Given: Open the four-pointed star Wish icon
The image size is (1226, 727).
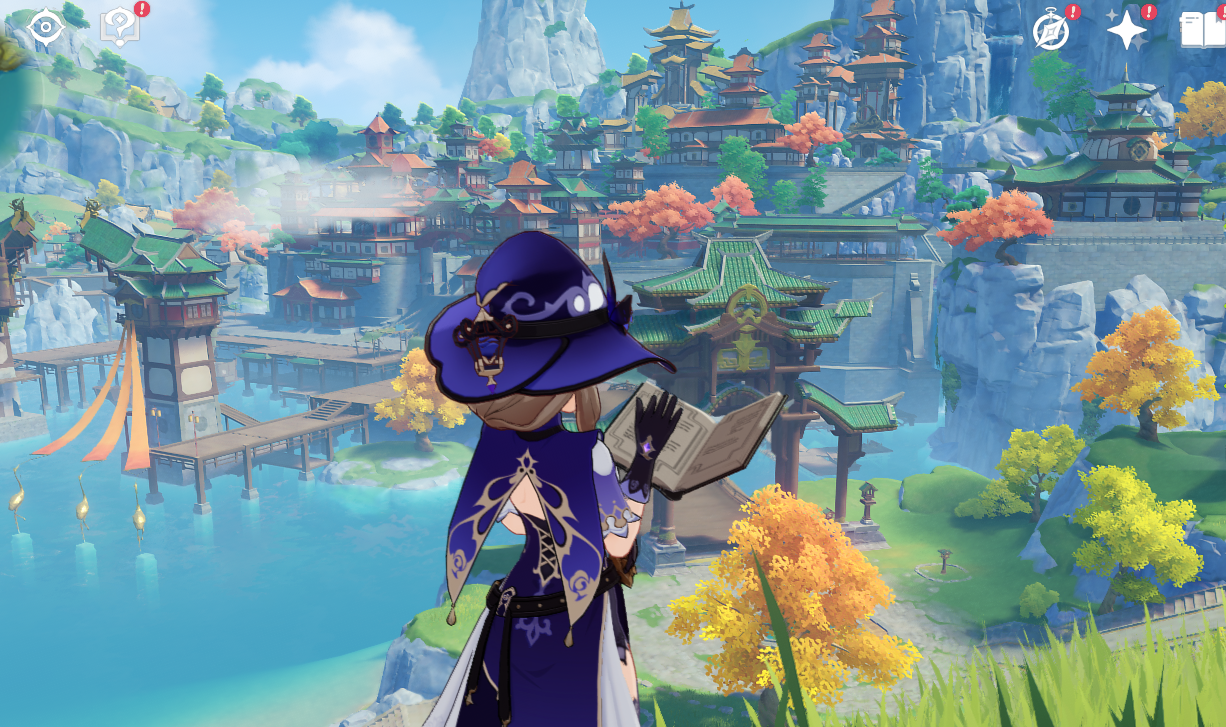Looking at the screenshot, I should click(x=1126, y=31).
